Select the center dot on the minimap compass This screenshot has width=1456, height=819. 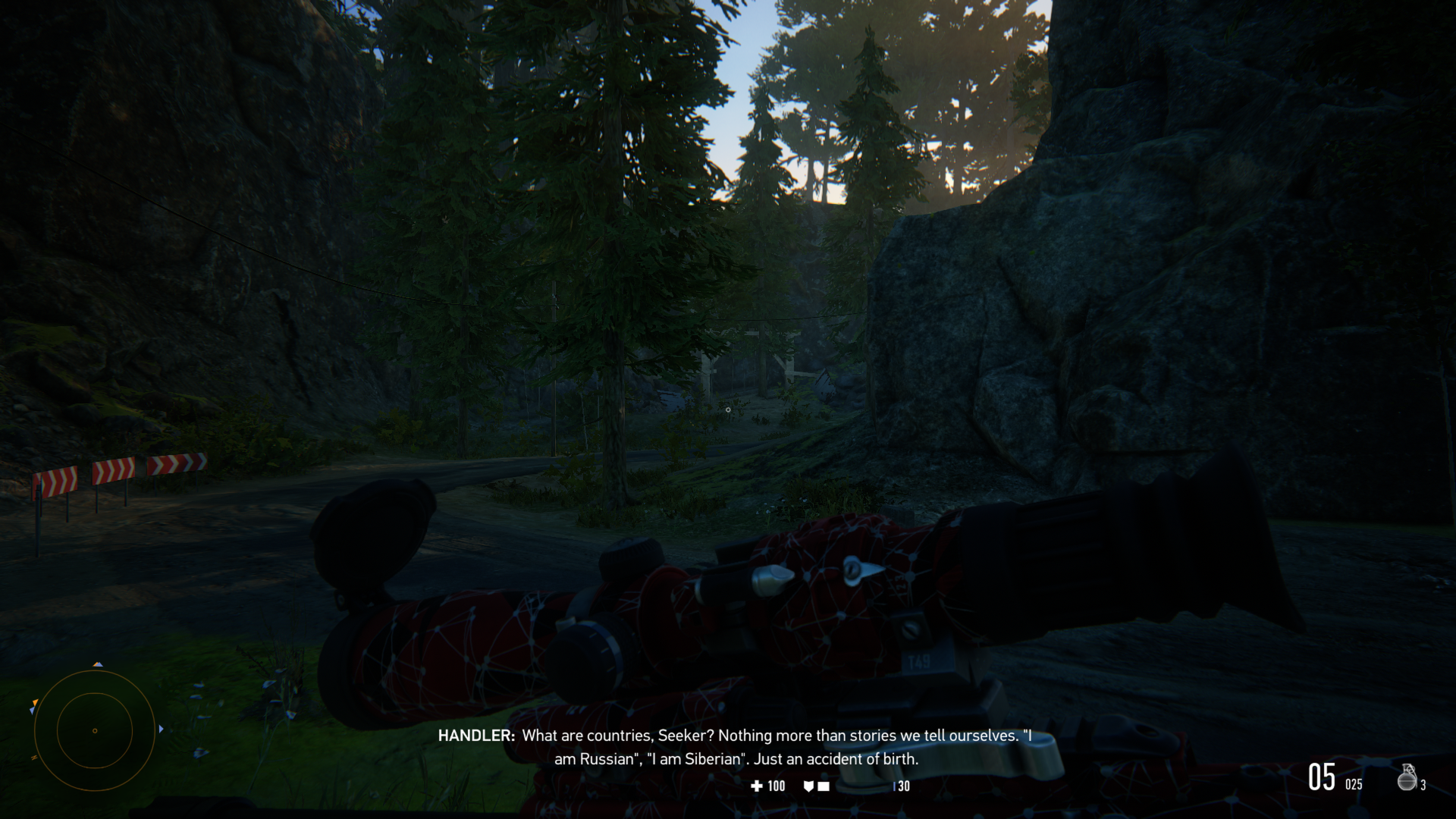click(x=95, y=731)
